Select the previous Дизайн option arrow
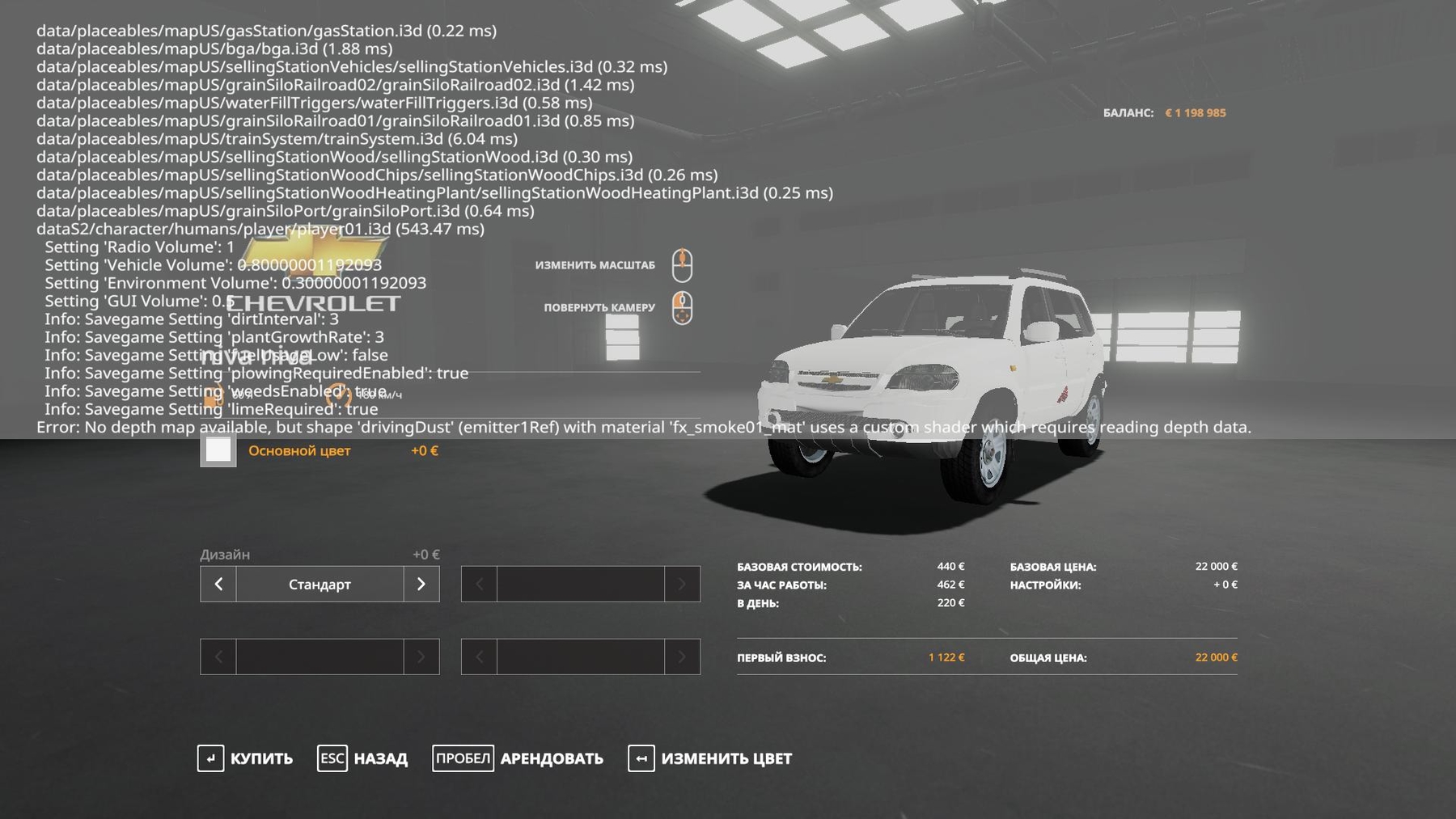This screenshot has width=1456, height=819. click(x=218, y=584)
